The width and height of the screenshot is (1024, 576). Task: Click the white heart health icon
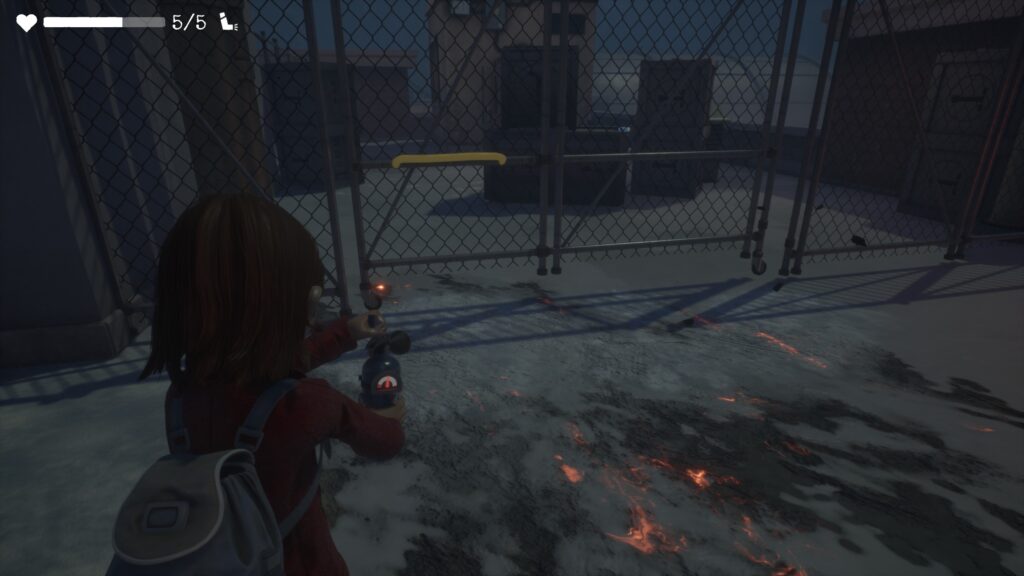[26, 22]
